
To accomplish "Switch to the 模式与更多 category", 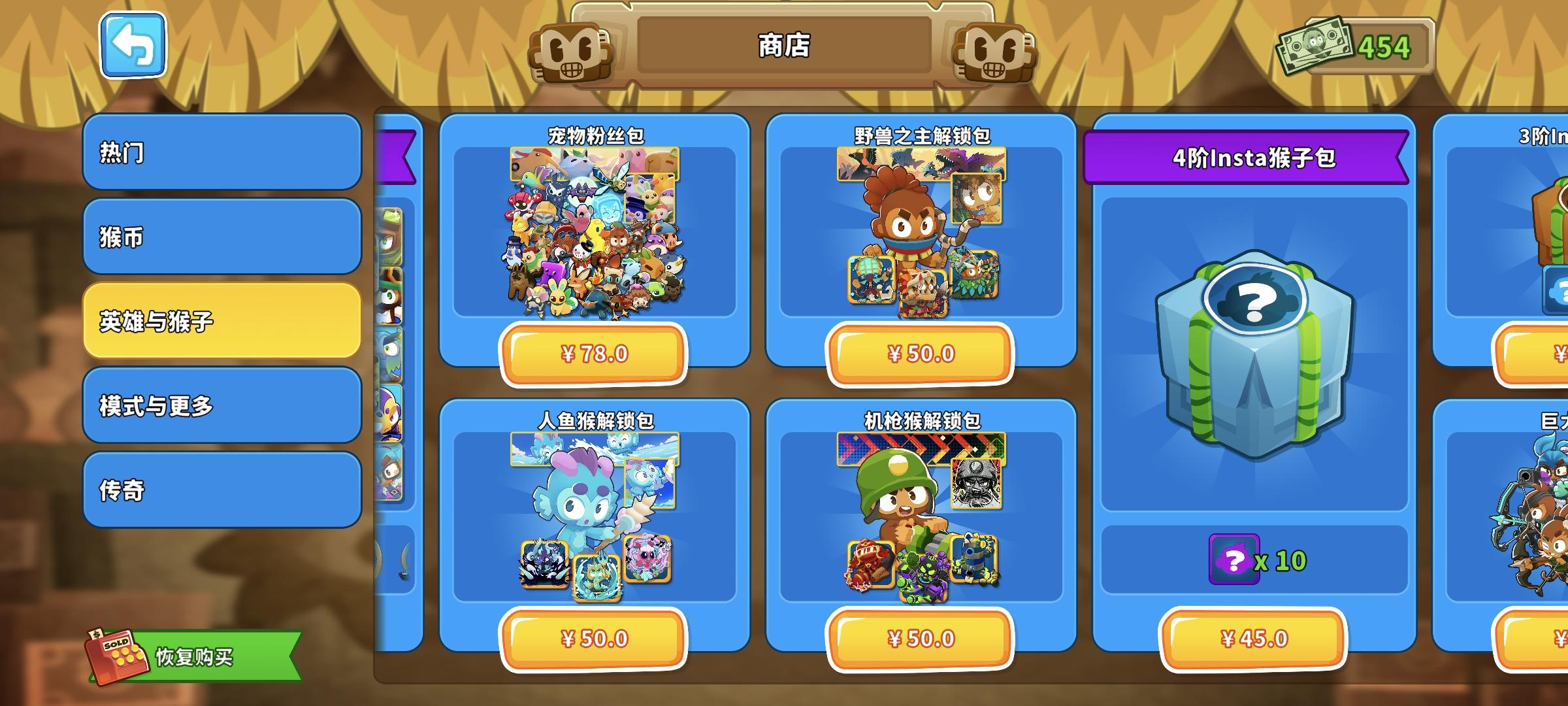I will coord(221,405).
